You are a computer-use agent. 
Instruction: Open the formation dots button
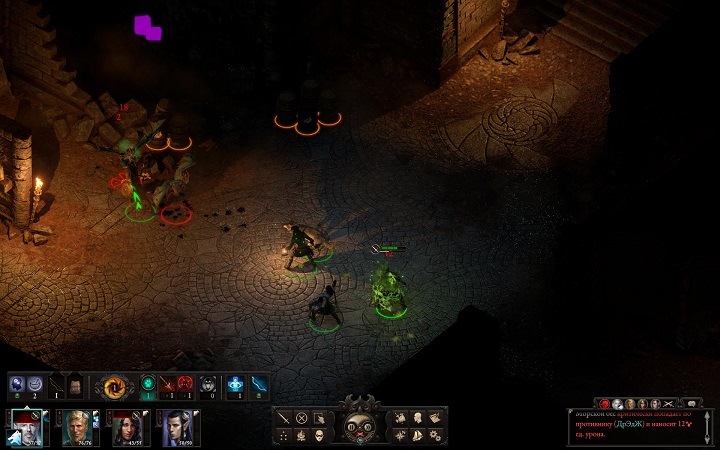pyautogui.click(x=284, y=435)
